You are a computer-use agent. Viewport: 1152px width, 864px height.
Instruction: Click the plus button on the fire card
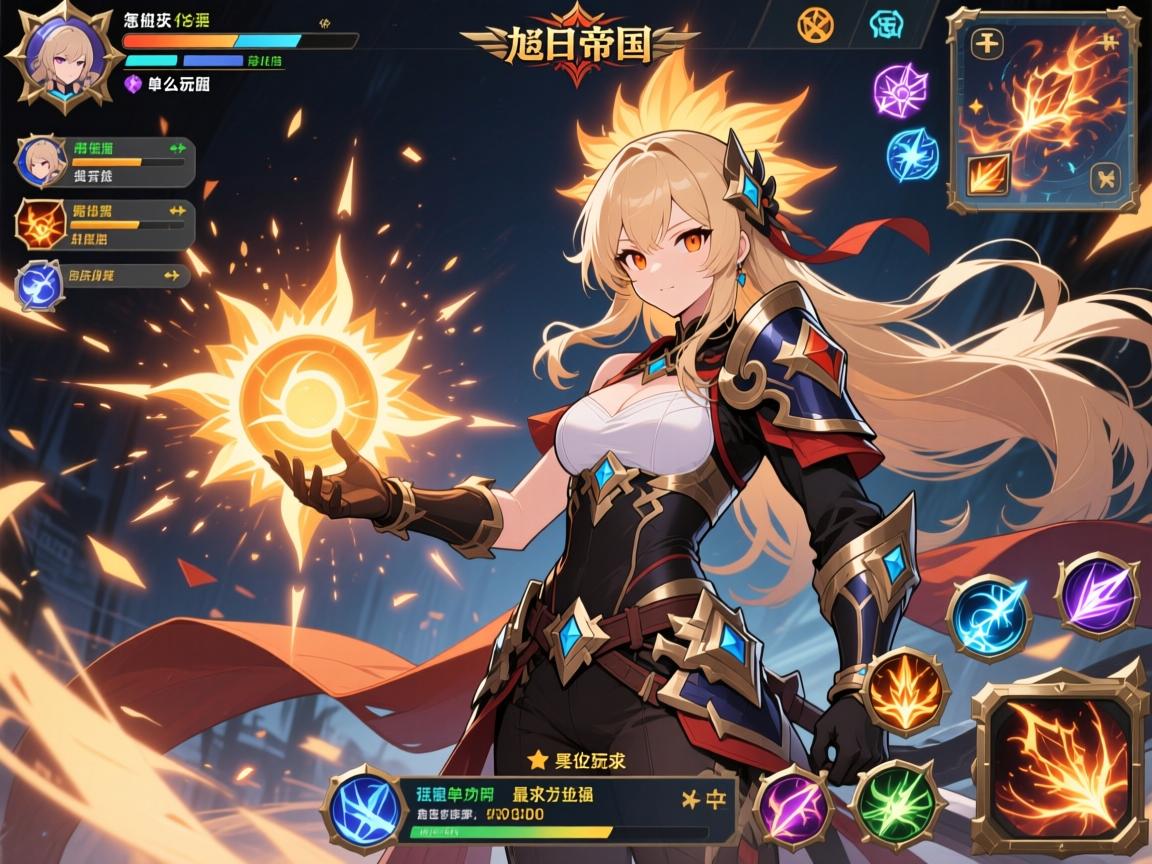click(x=988, y=43)
